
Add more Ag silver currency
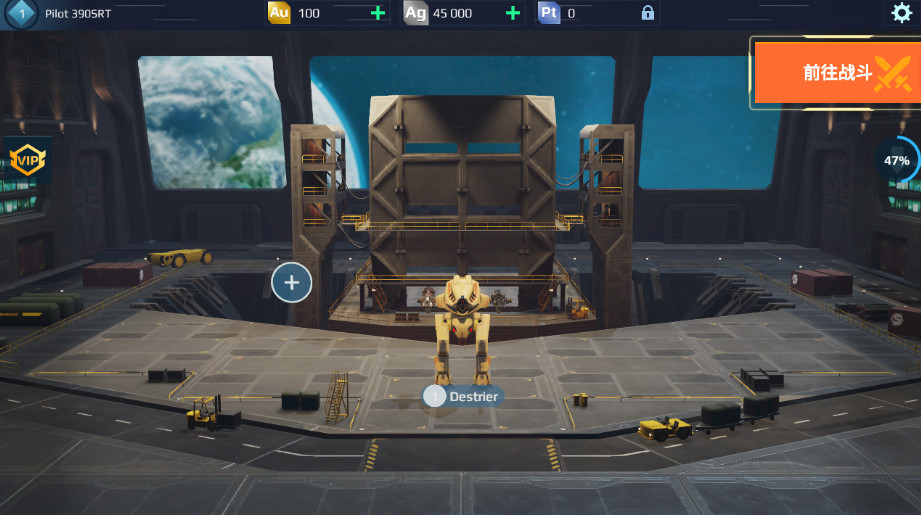click(513, 13)
